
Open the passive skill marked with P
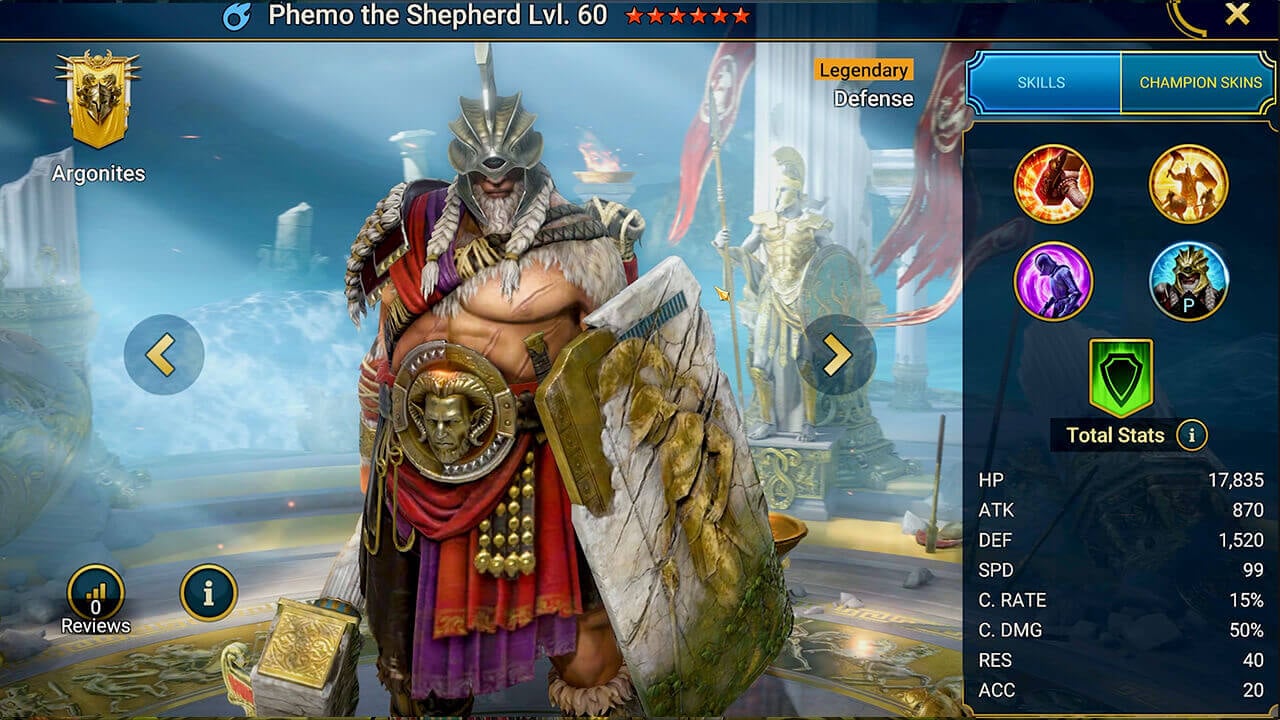(x=1189, y=282)
